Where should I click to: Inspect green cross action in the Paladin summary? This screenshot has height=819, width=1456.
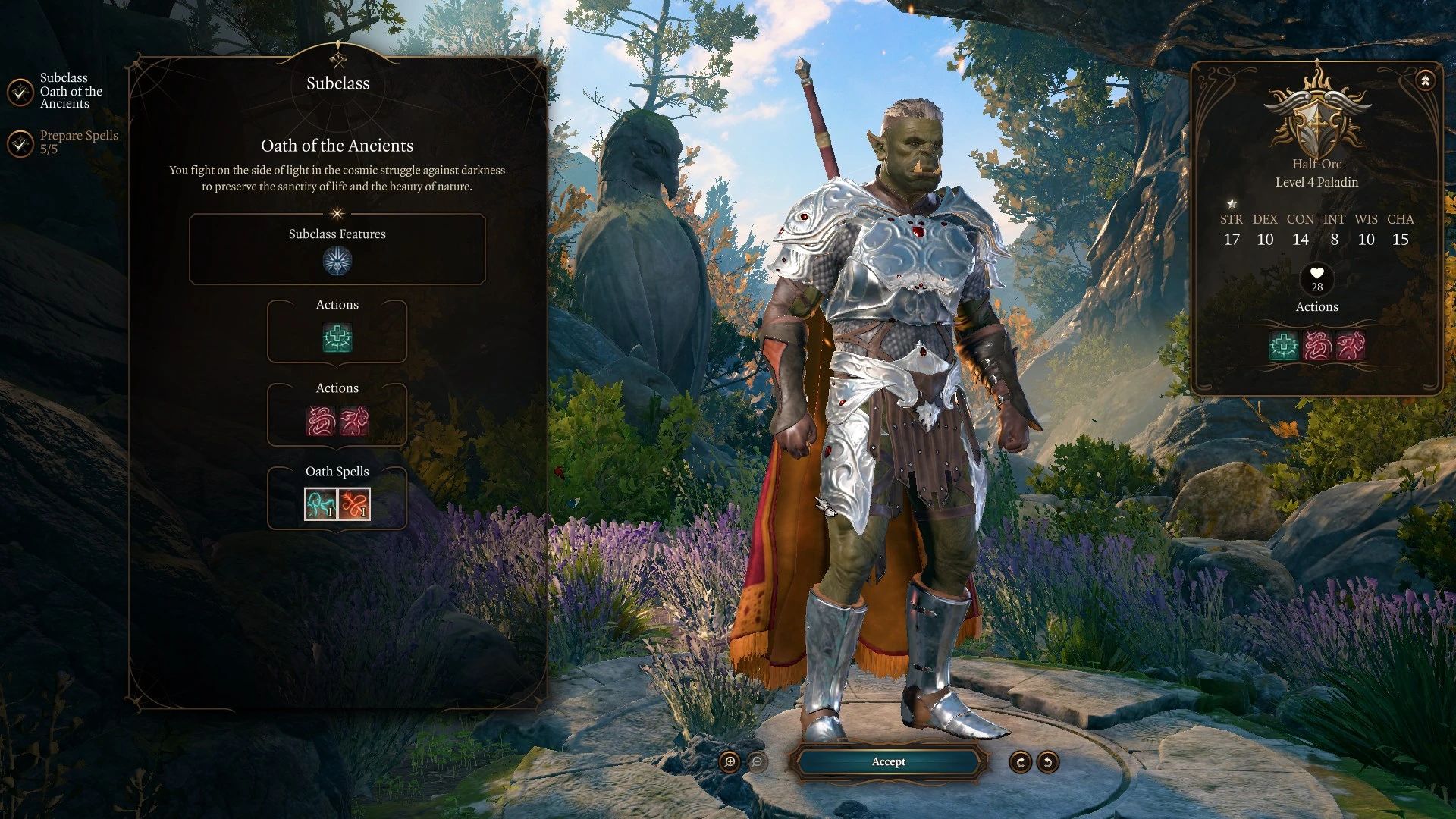click(x=1283, y=346)
